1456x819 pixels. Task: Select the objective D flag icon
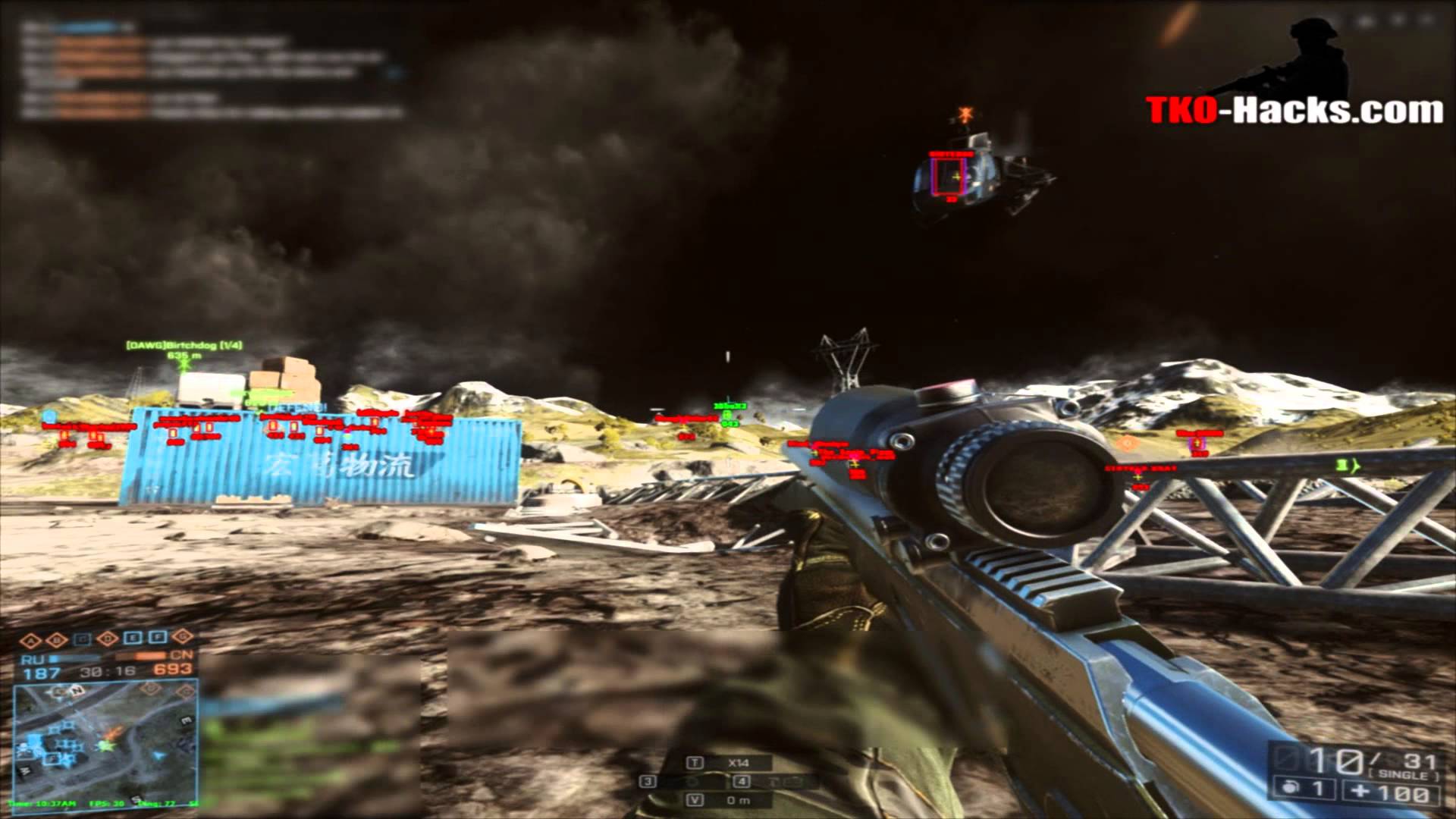click(x=108, y=639)
